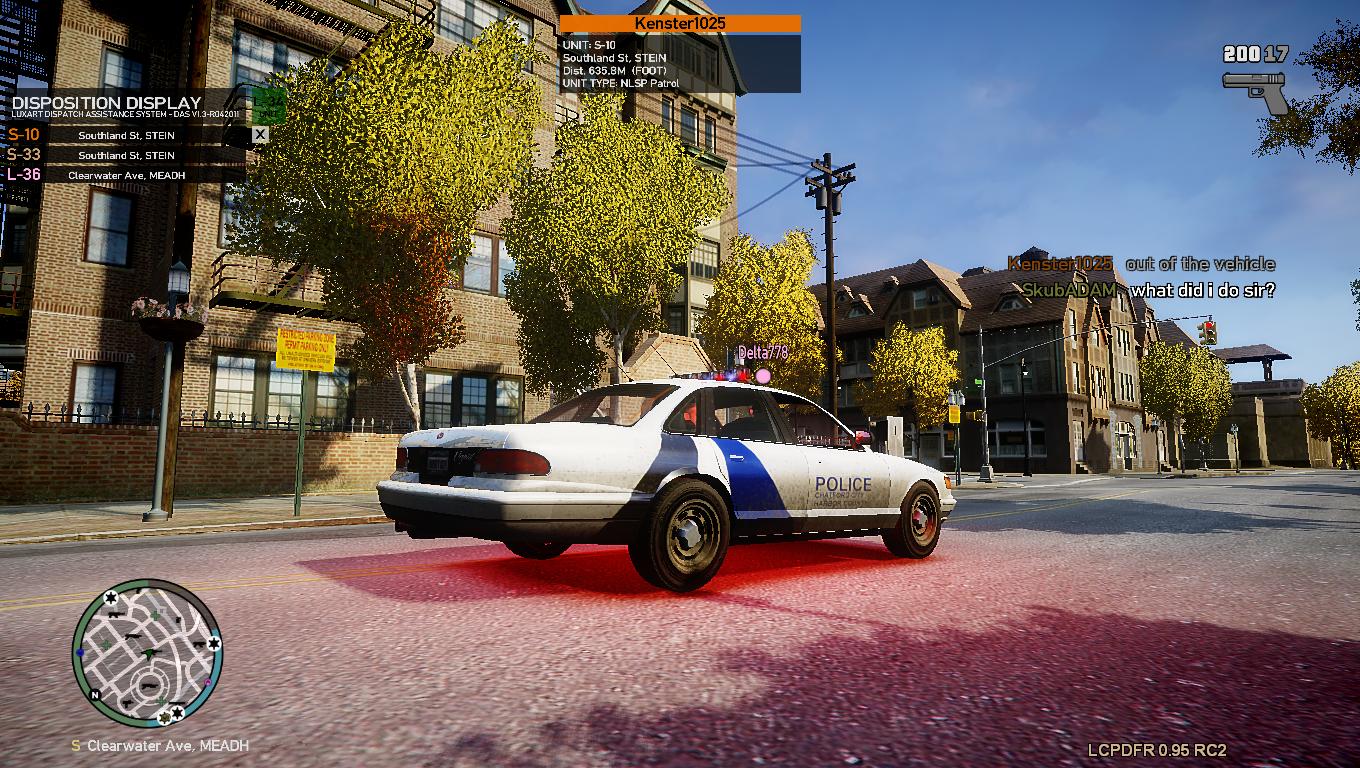Click Kenster1025's chat message
1360x768 pixels.
[x=1199, y=264]
